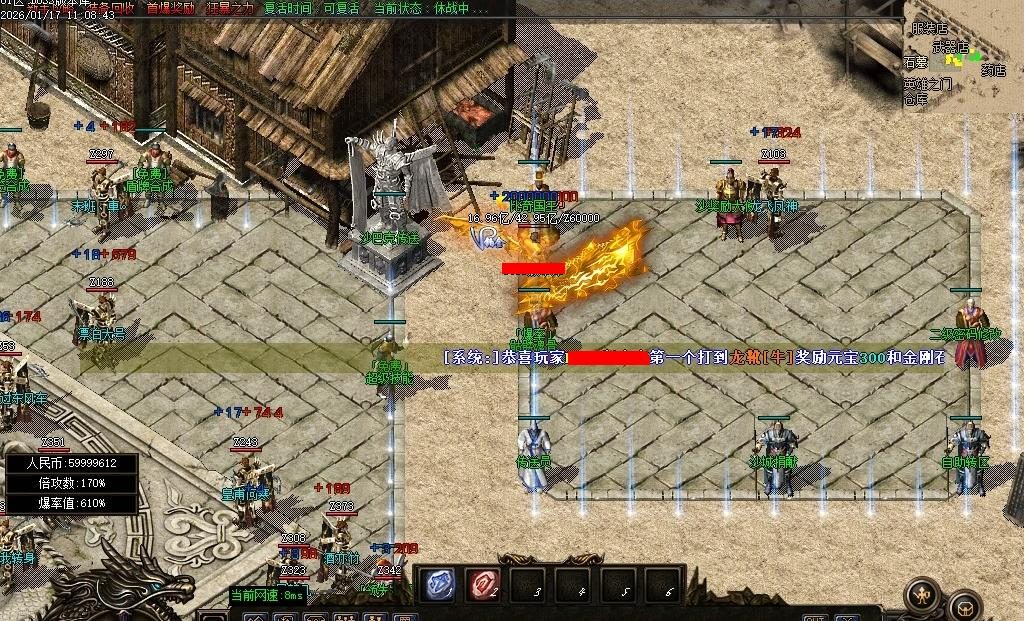Click the round gold figure emblem button
This screenshot has width=1030, height=621.
pos(922,595)
